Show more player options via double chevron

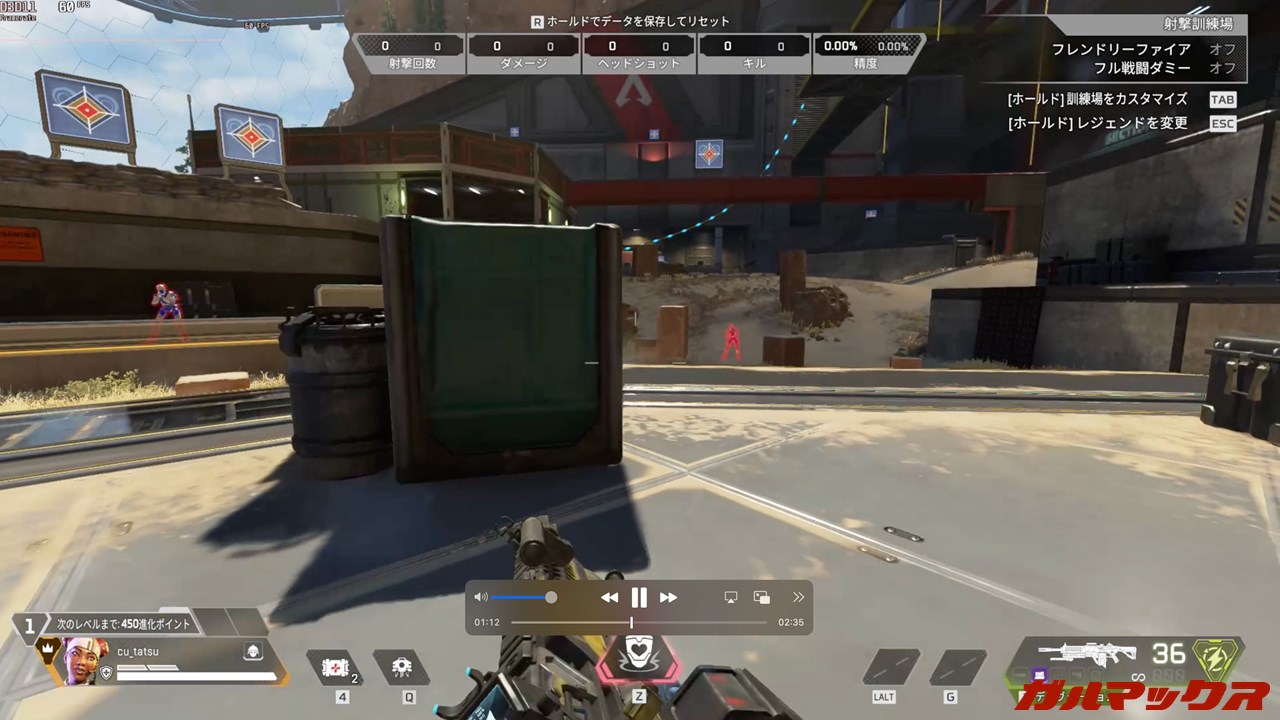click(x=798, y=597)
